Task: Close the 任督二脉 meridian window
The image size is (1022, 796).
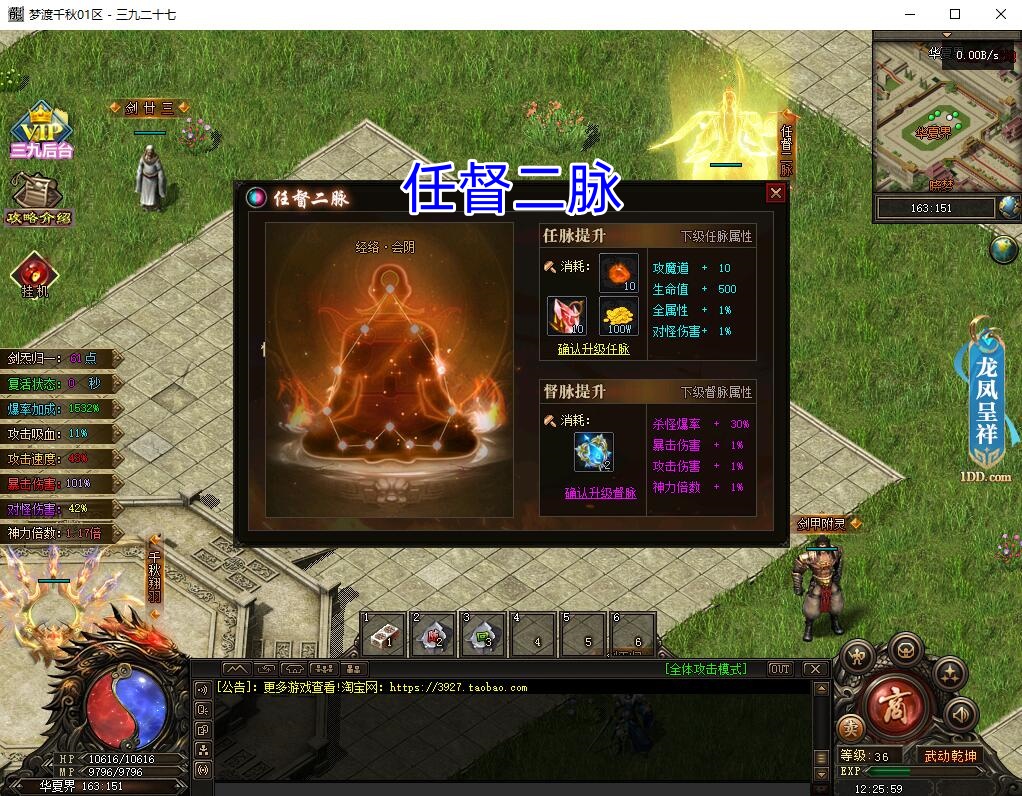Action: [x=775, y=194]
